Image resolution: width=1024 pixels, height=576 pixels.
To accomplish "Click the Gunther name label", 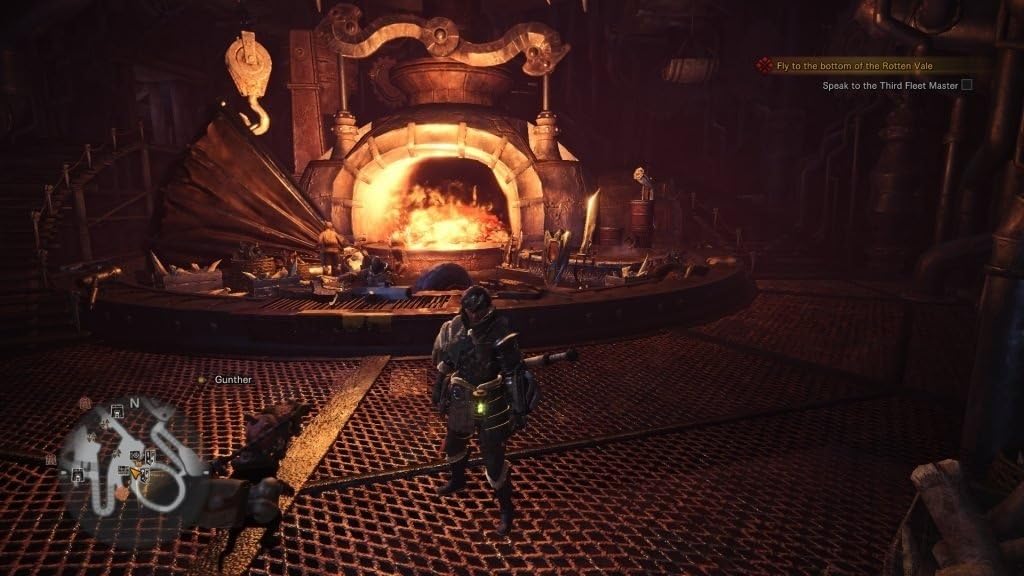I will (x=233, y=380).
